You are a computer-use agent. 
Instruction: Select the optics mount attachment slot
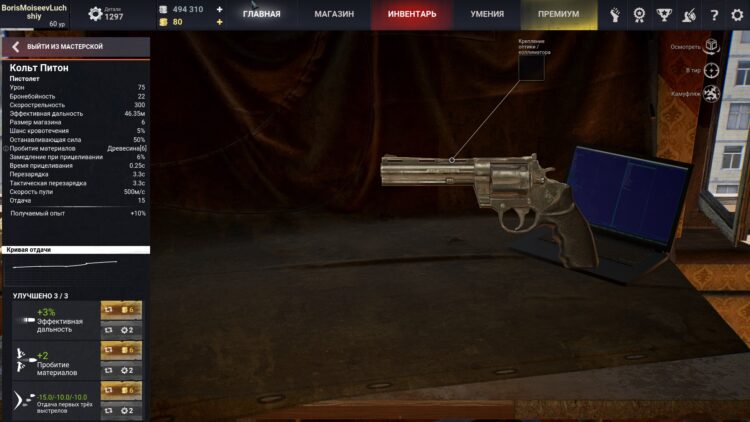click(531, 65)
